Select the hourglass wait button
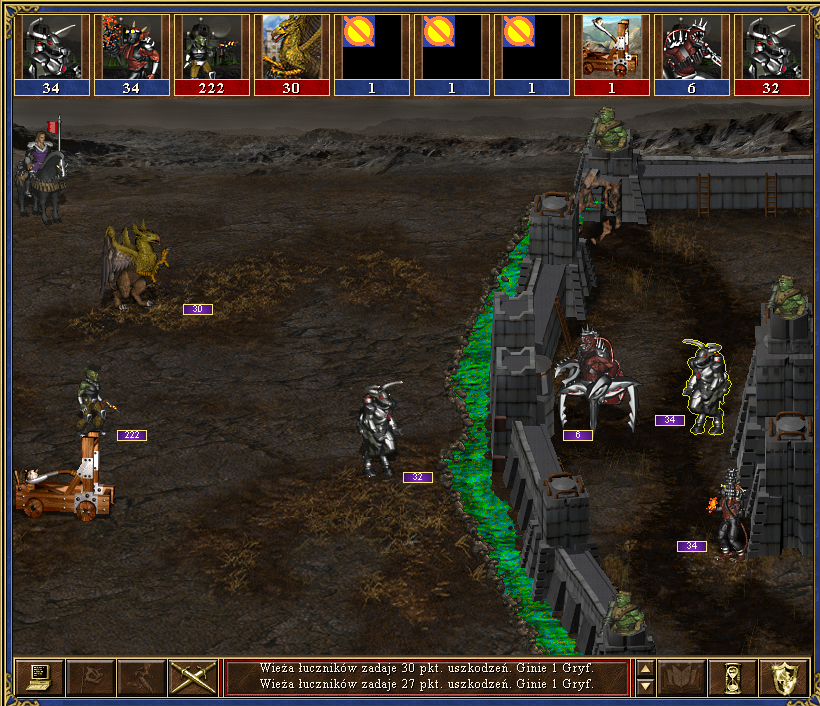This screenshot has height=706, width=820. (732, 678)
